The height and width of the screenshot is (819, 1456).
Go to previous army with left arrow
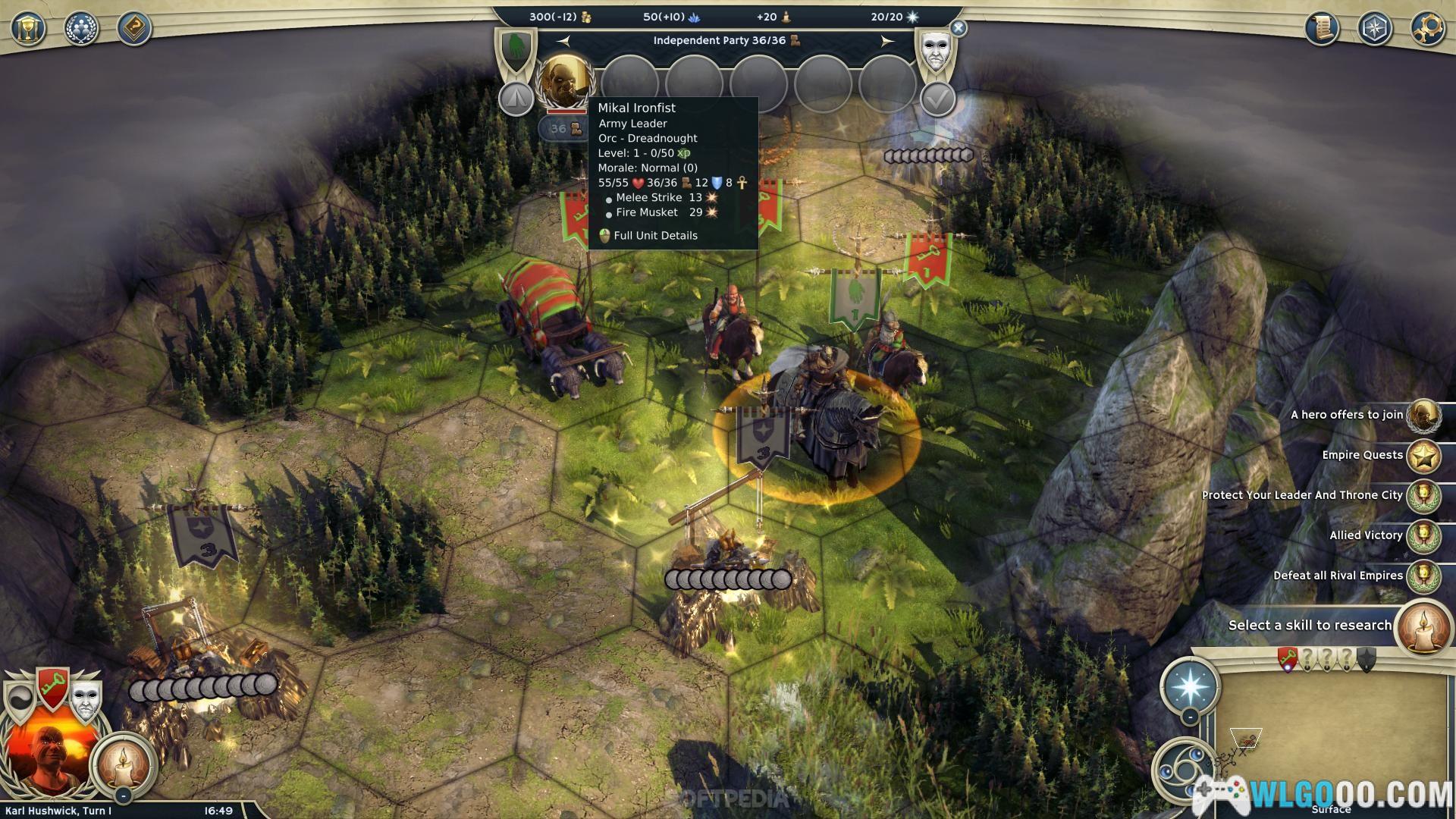(x=563, y=41)
